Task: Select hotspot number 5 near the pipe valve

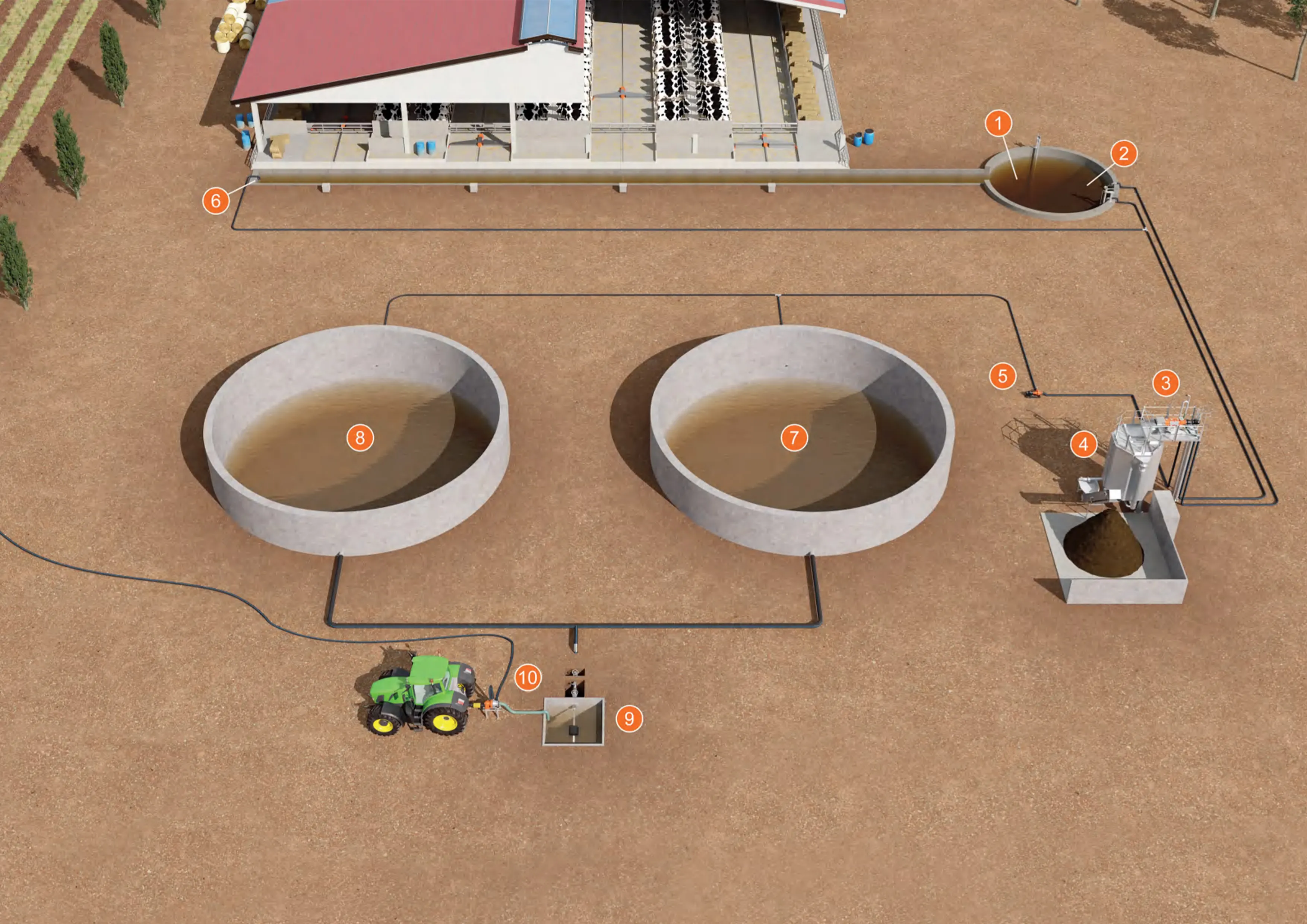Action: point(1003,376)
